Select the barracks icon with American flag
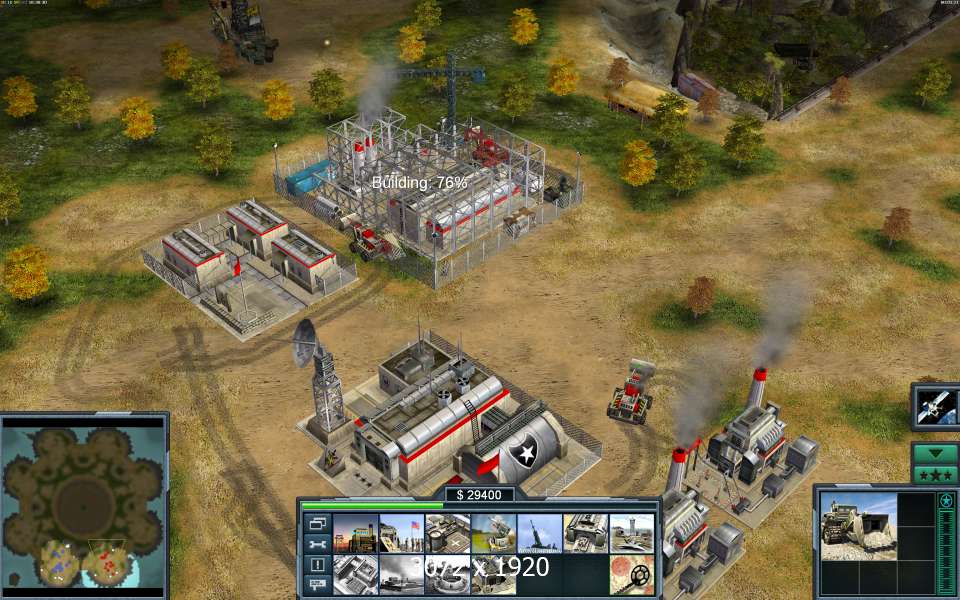960x600 pixels. tap(401, 533)
